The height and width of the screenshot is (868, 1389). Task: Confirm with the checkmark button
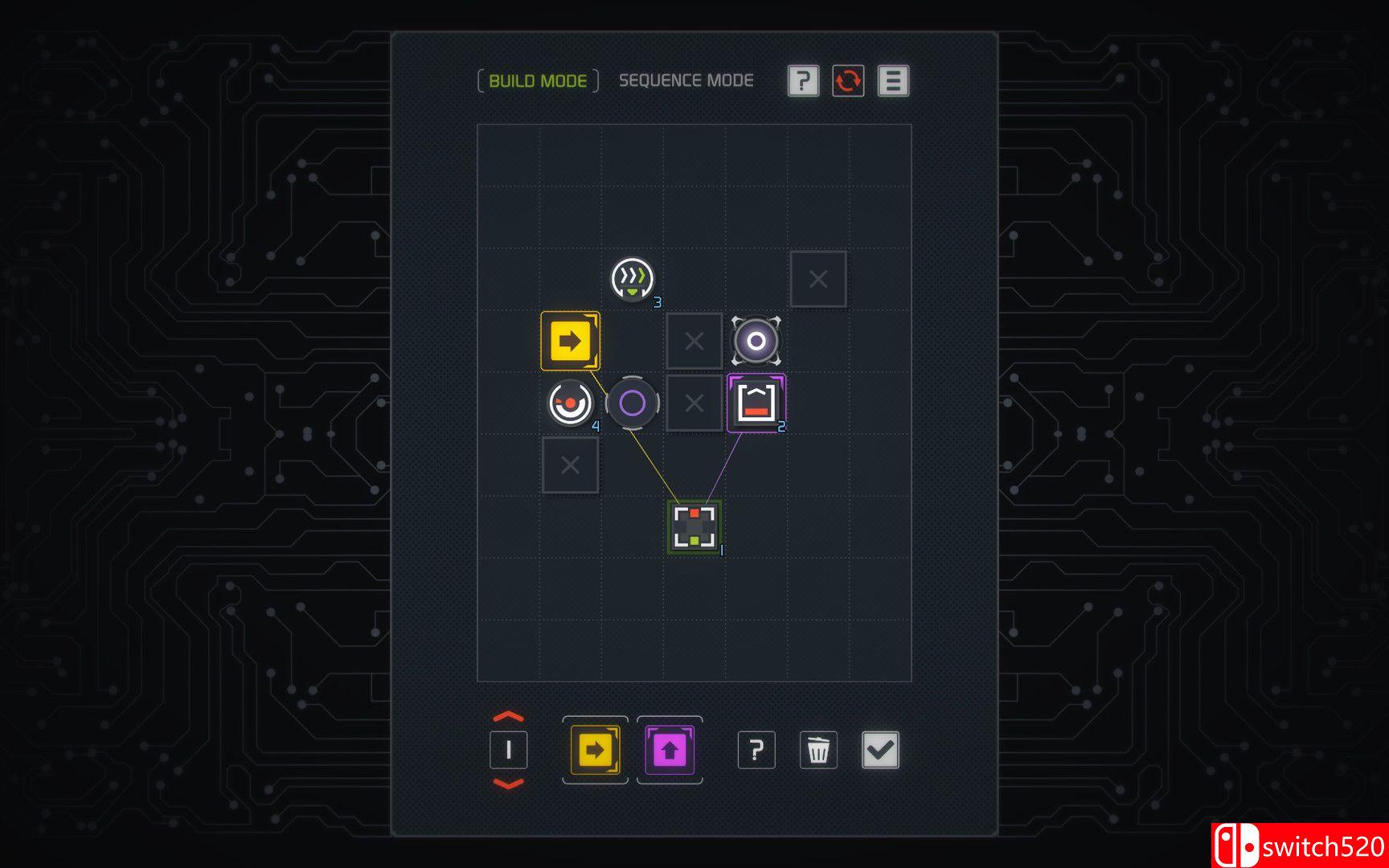(880, 749)
